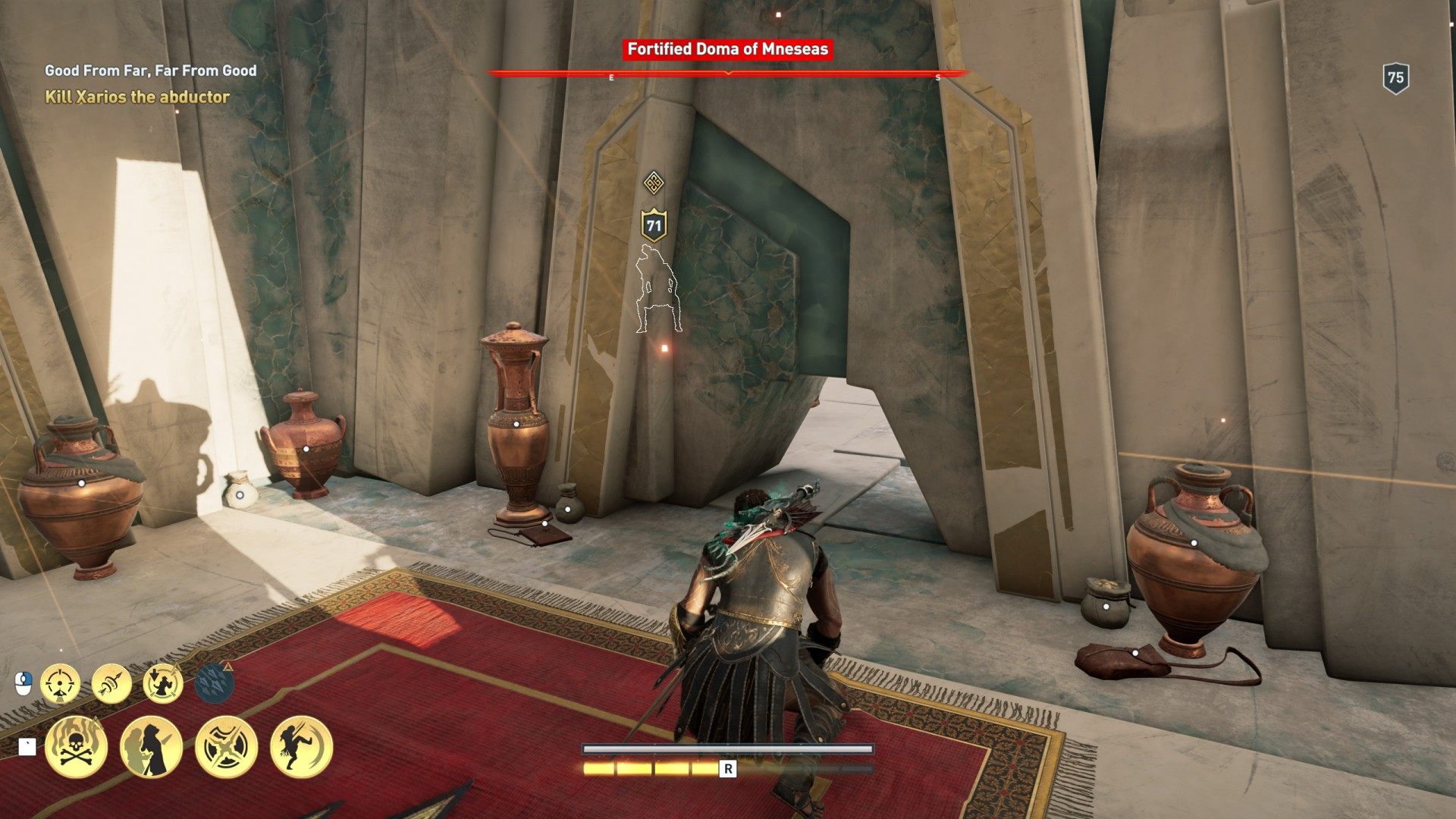Activate the skull and crossbones poison ability
The image size is (1456, 819).
(x=76, y=747)
